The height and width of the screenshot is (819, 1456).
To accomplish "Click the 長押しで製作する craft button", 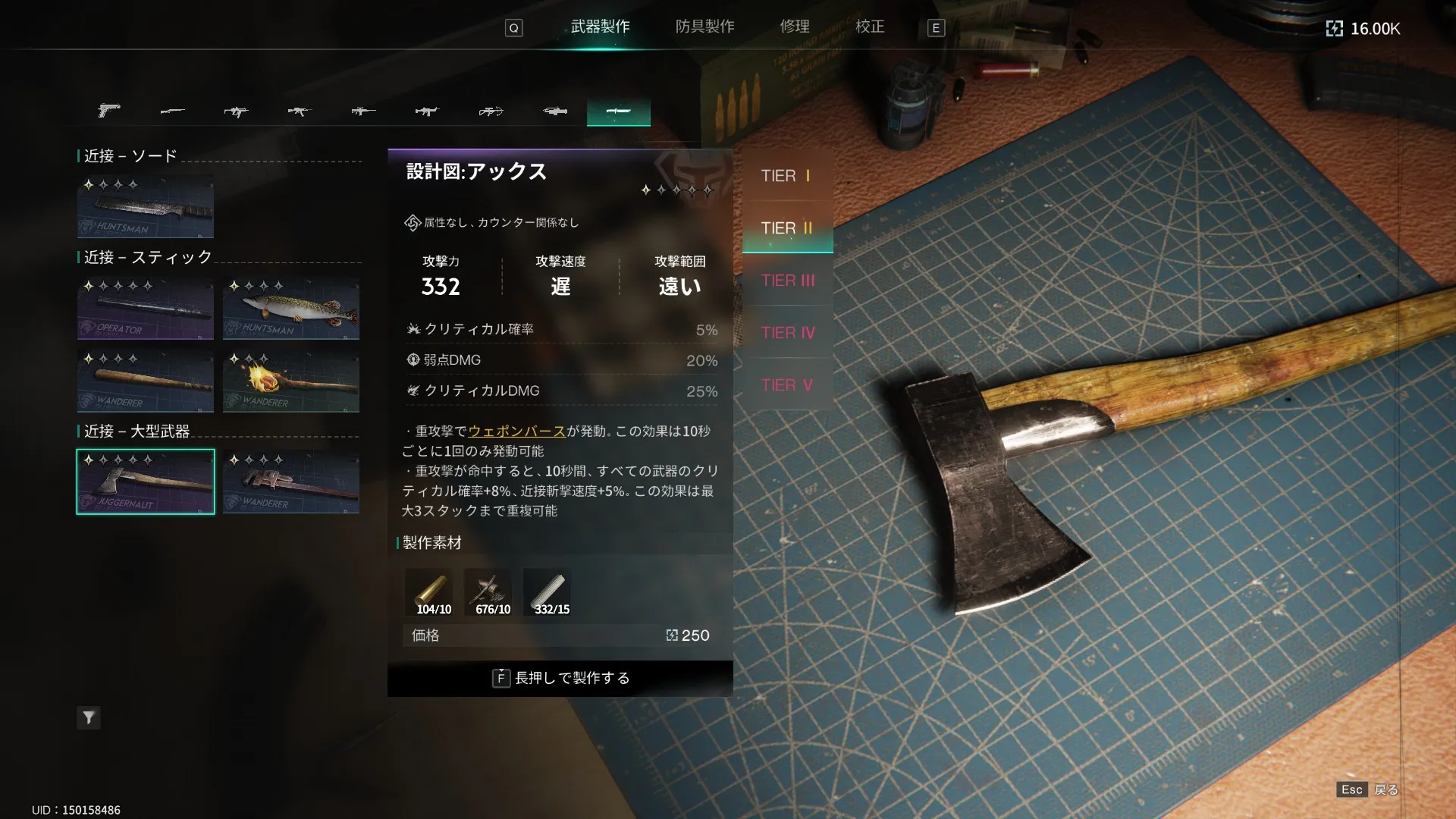I will click(560, 678).
